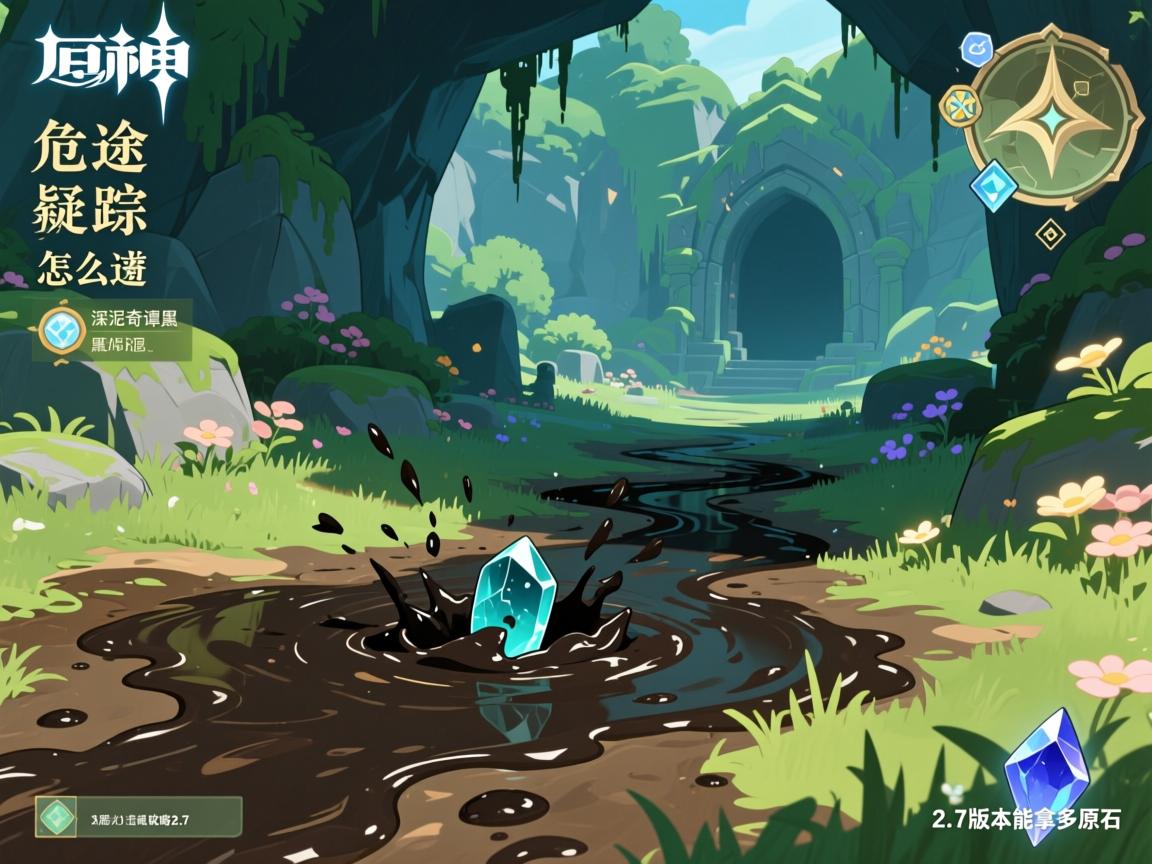
Task: Open the 深泥奇谭 quest tracker entry
Action: 111,329
